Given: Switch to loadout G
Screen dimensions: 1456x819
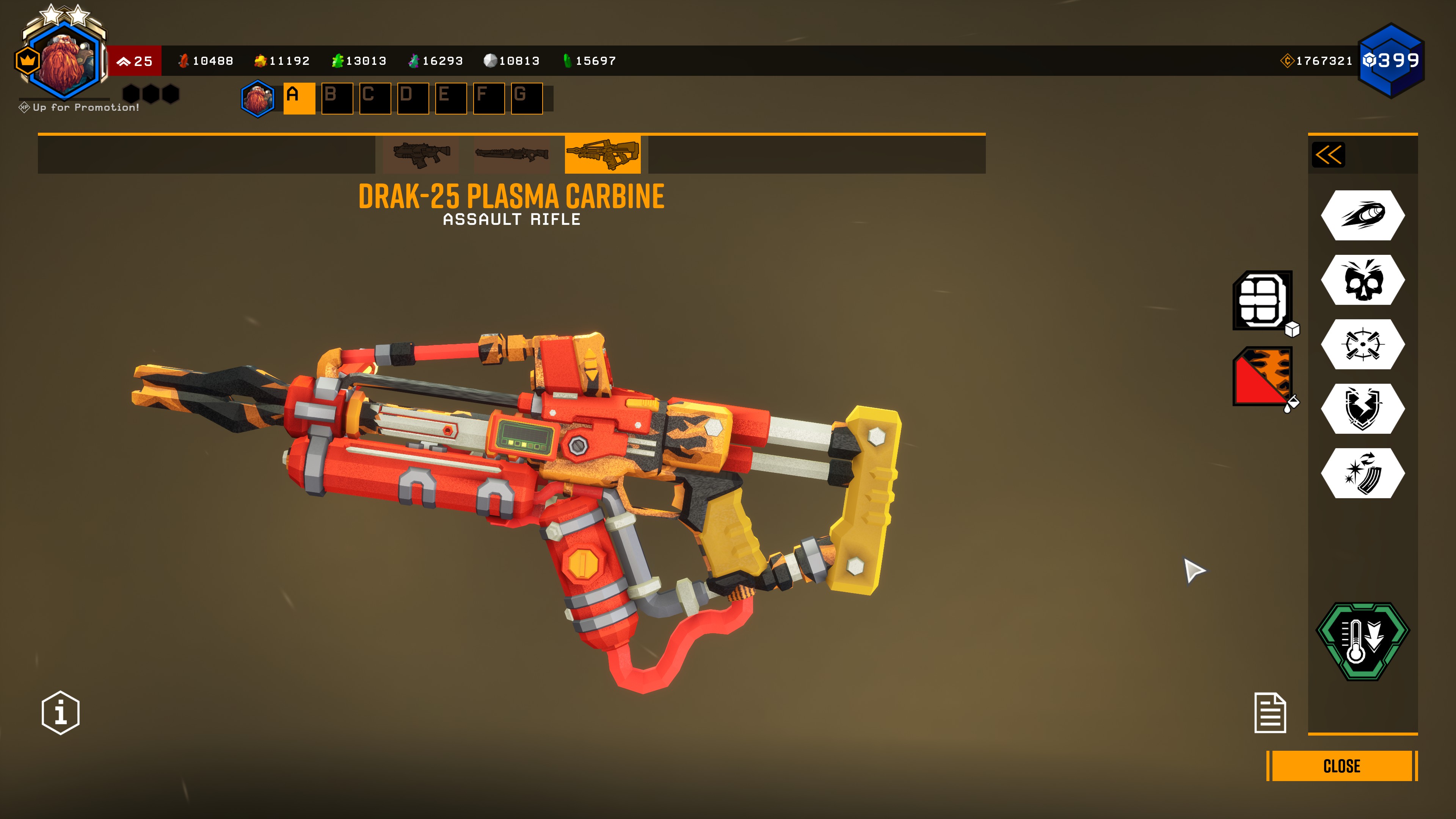Looking at the screenshot, I should point(526,98).
